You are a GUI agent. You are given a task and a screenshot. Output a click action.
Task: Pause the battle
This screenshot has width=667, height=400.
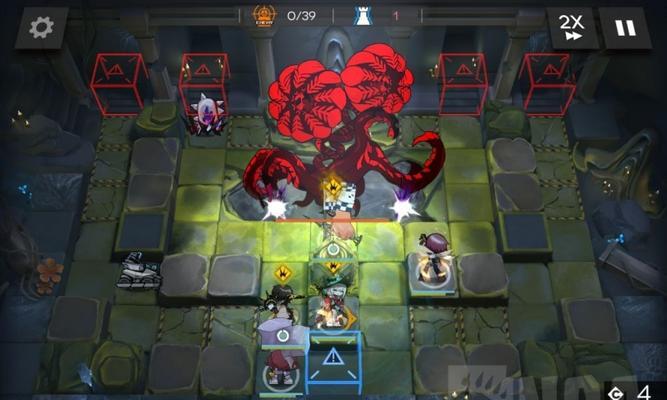[625, 27]
